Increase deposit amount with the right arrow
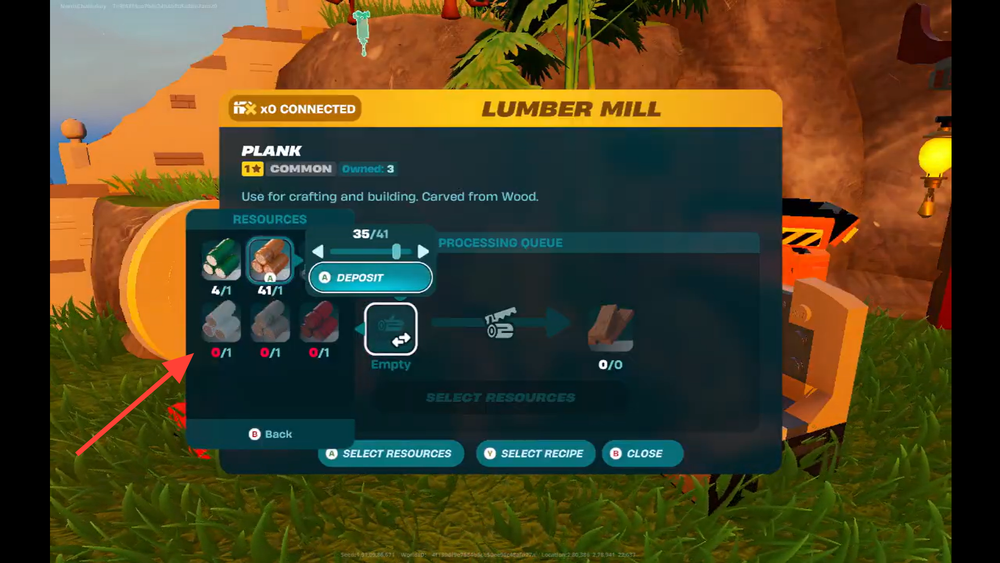Image resolution: width=1000 pixels, height=563 pixels. 423,252
